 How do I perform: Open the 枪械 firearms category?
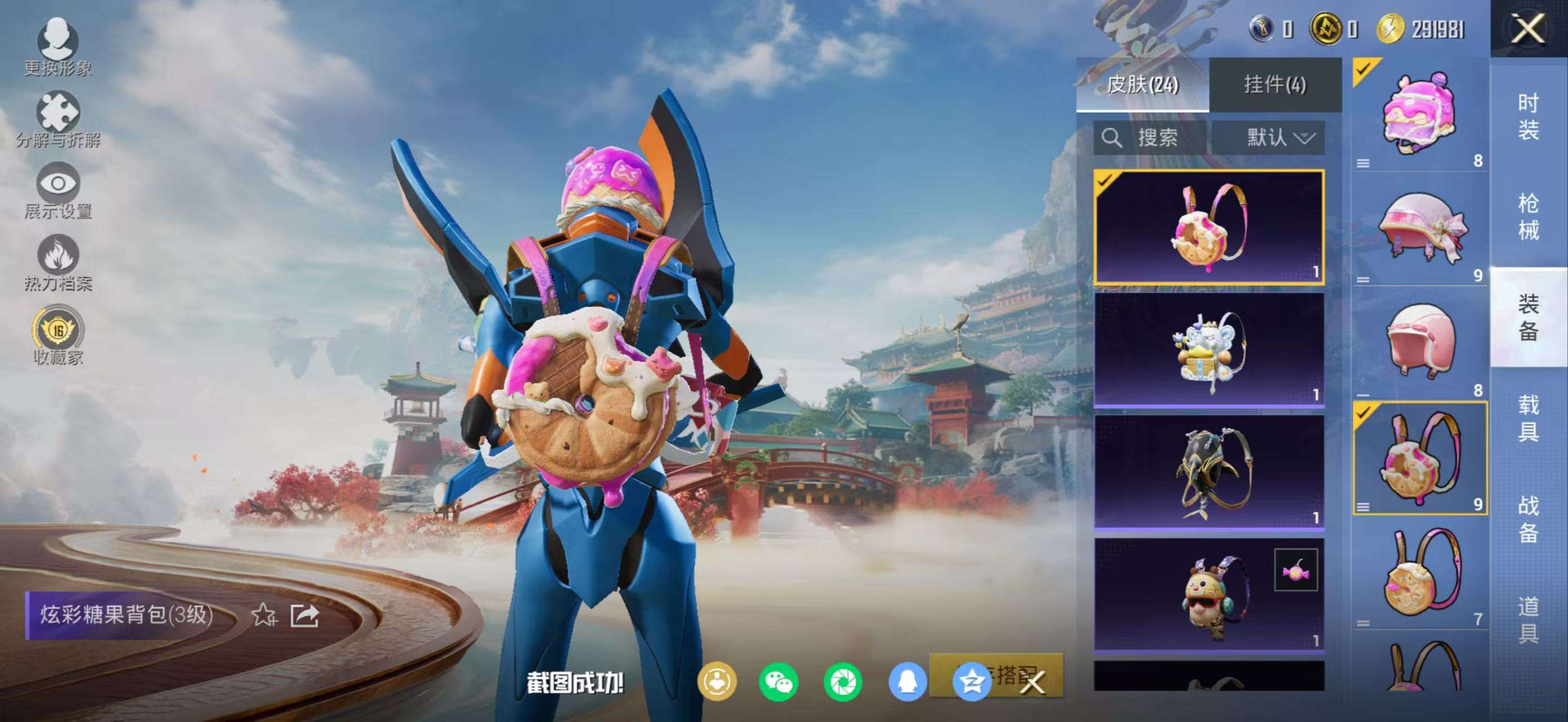(1528, 217)
